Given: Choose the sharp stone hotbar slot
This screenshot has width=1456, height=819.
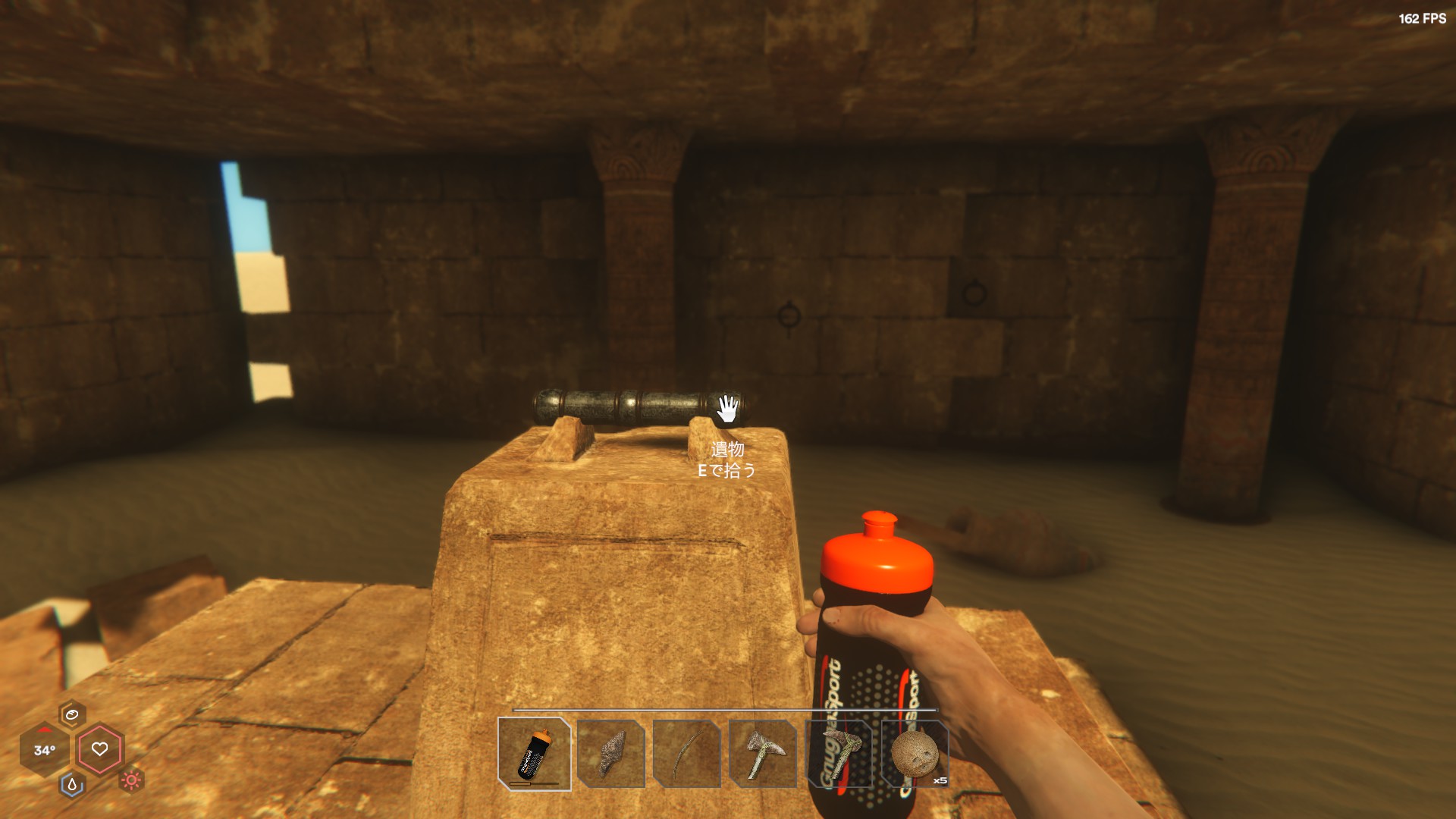Looking at the screenshot, I should 611,754.
